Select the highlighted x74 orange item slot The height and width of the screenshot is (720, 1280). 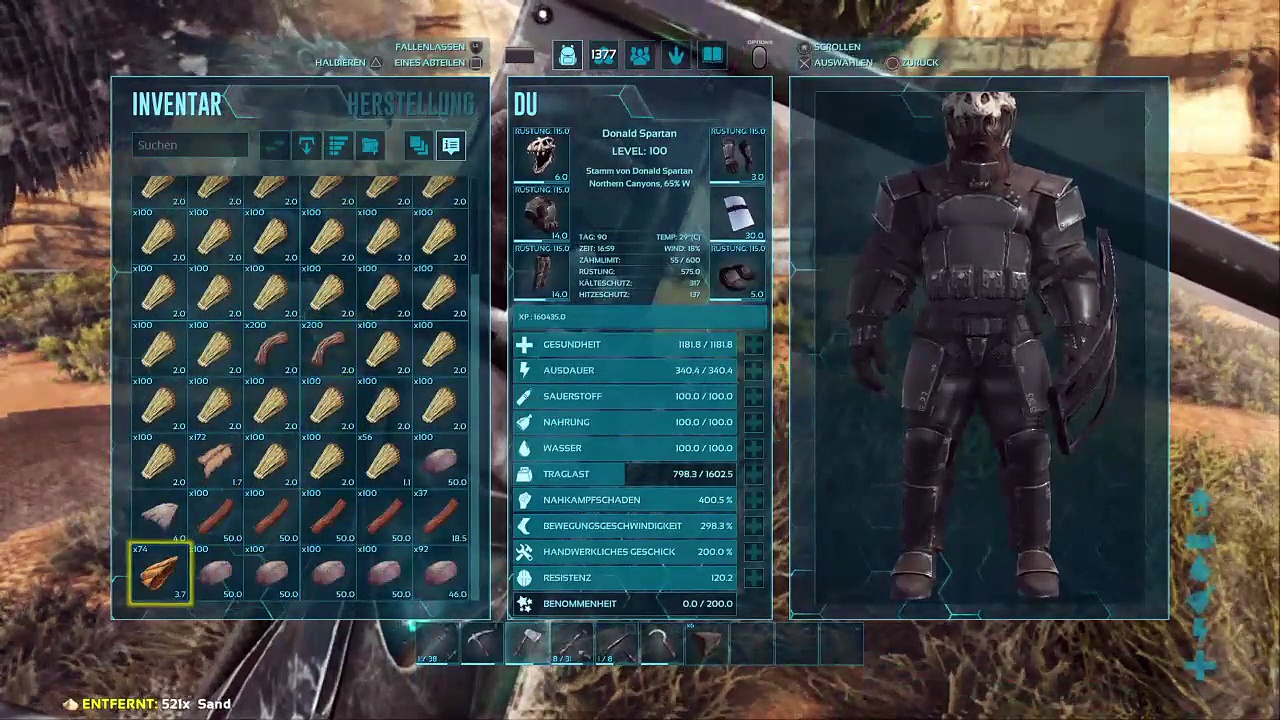(160, 574)
